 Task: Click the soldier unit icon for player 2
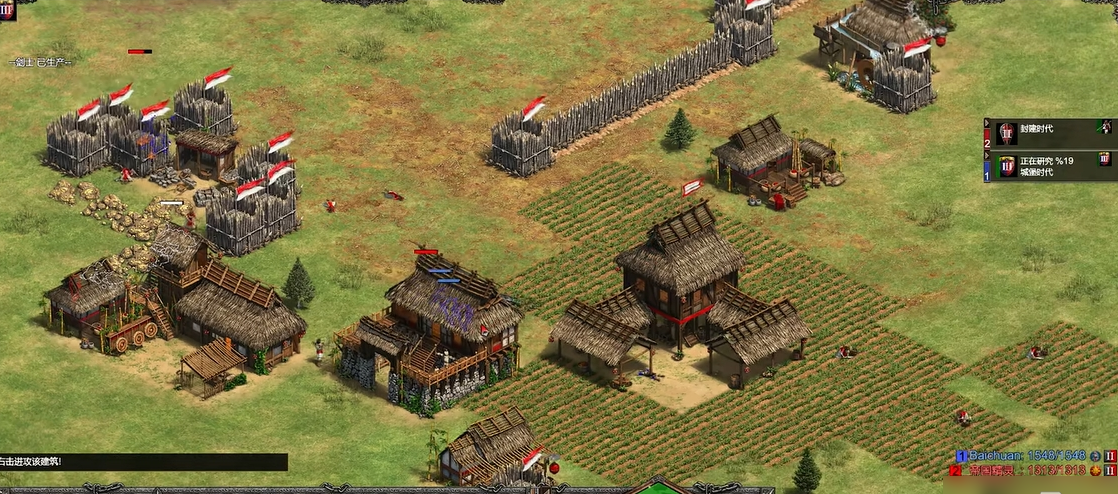pos(1104,127)
